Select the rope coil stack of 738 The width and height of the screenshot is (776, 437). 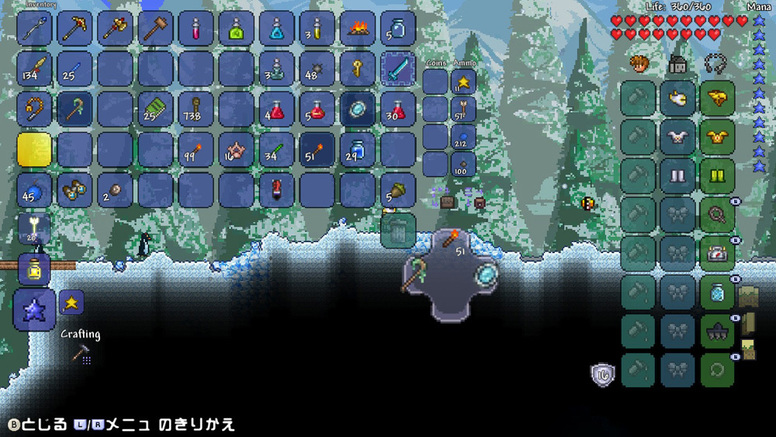coord(196,109)
